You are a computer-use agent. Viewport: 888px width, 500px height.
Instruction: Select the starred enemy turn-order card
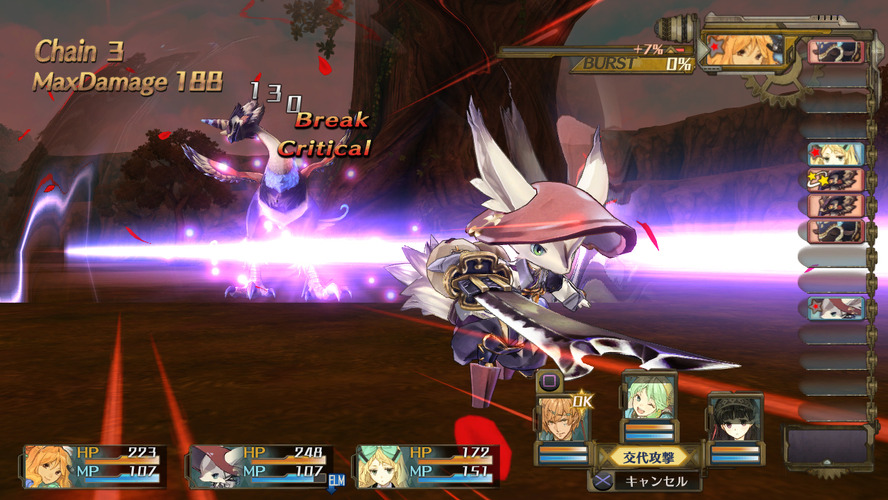pyautogui.click(x=835, y=180)
